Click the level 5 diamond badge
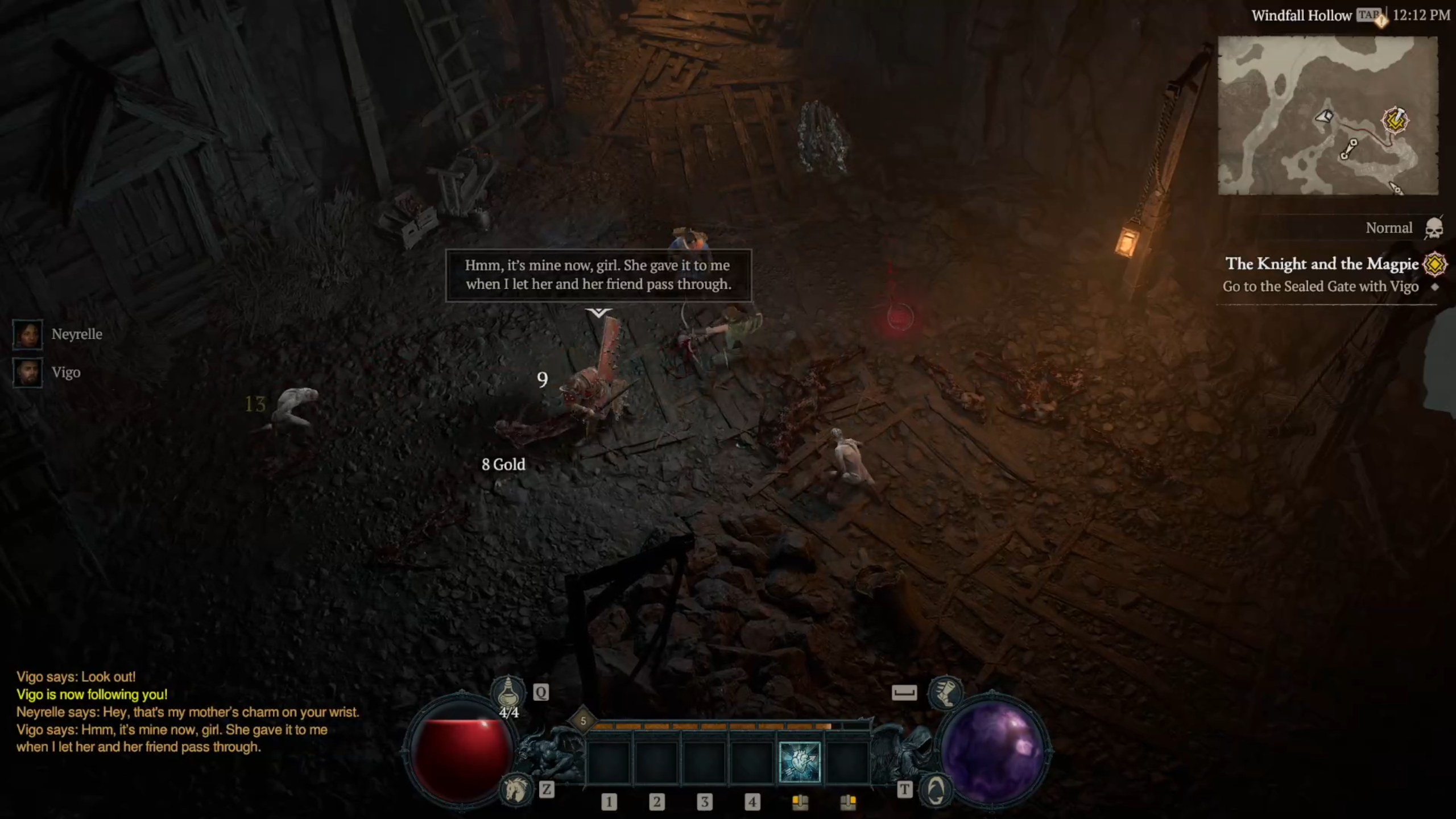The height and width of the screenshot is (819, 1456). click(x=583, y=721)
